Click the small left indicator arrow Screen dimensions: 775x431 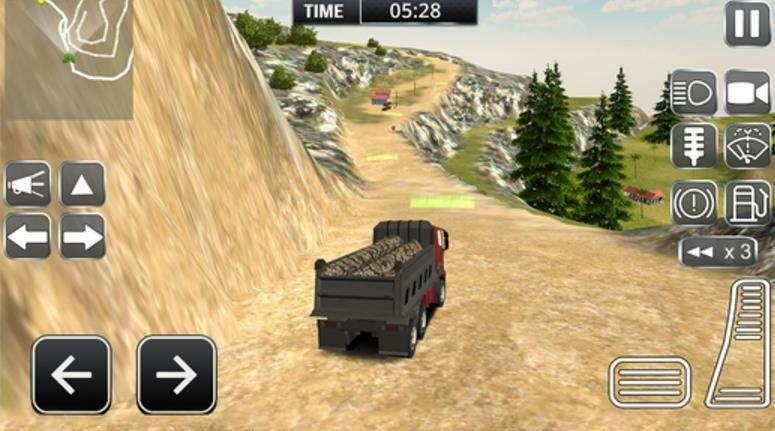pyautogui.click(x=28, y=237)
